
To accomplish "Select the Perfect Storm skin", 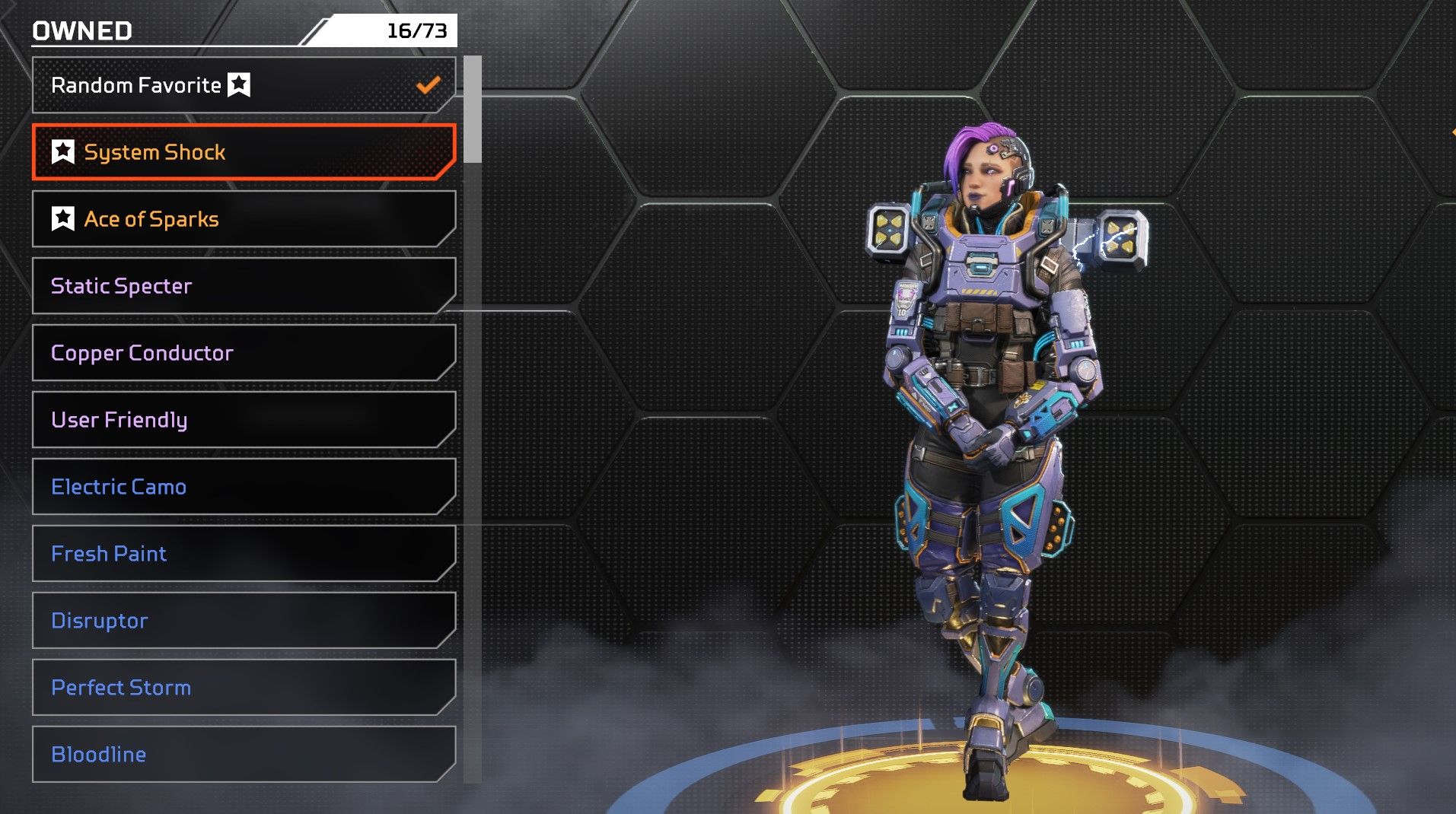I will [244, 688].
